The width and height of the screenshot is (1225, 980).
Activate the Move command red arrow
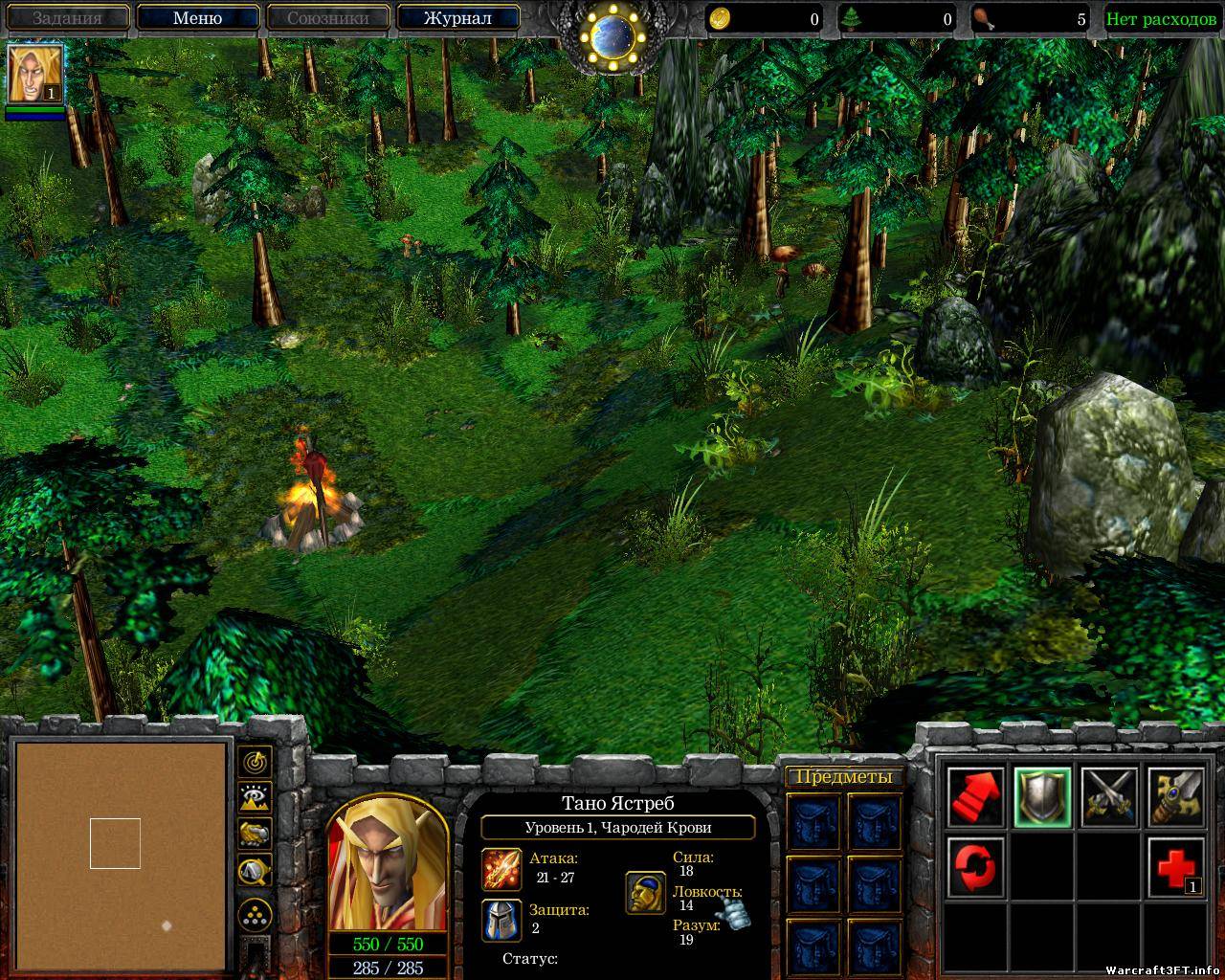click(976, 797)
